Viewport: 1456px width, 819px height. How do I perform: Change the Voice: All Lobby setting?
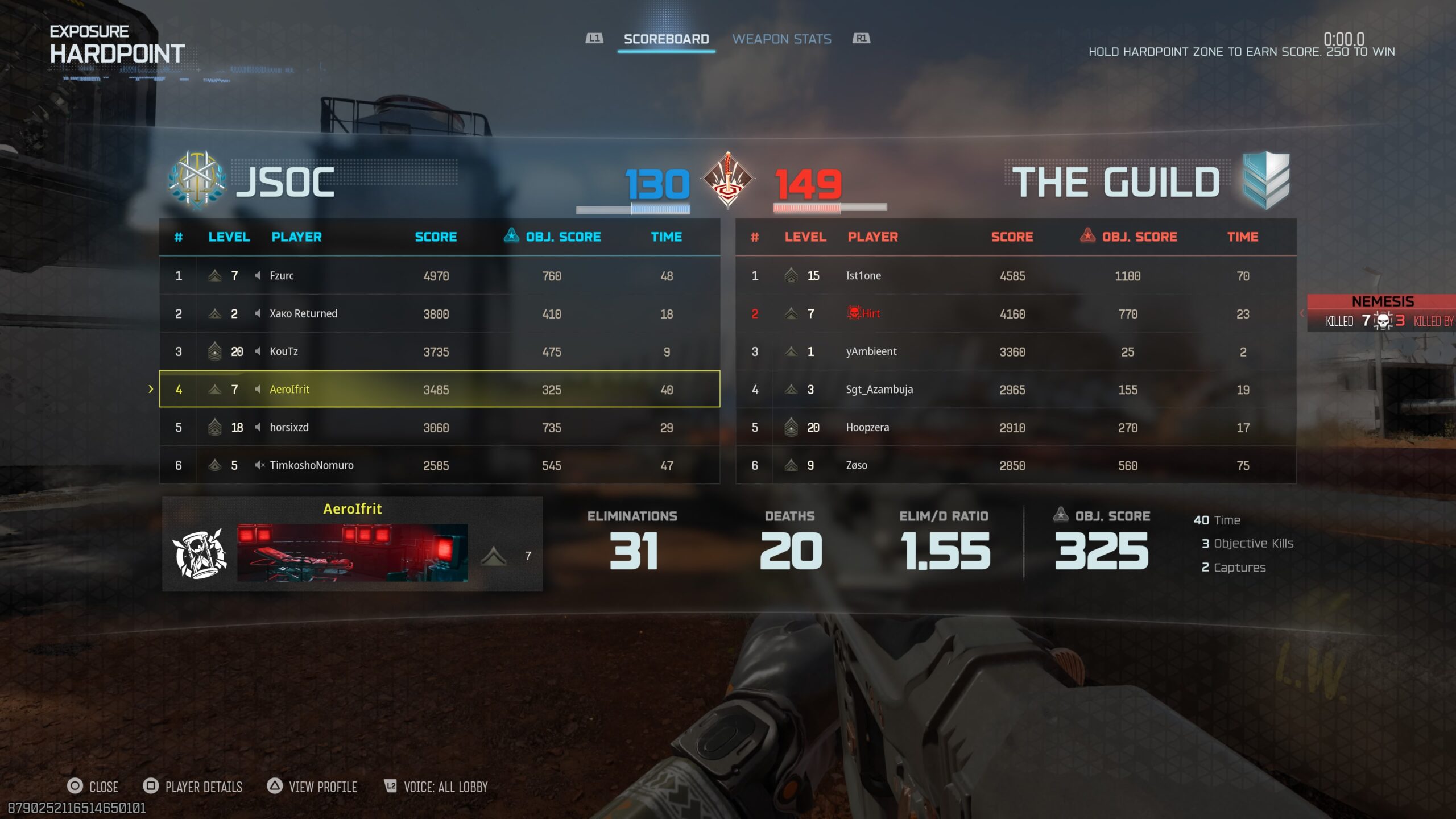click(x=436, y=787)
